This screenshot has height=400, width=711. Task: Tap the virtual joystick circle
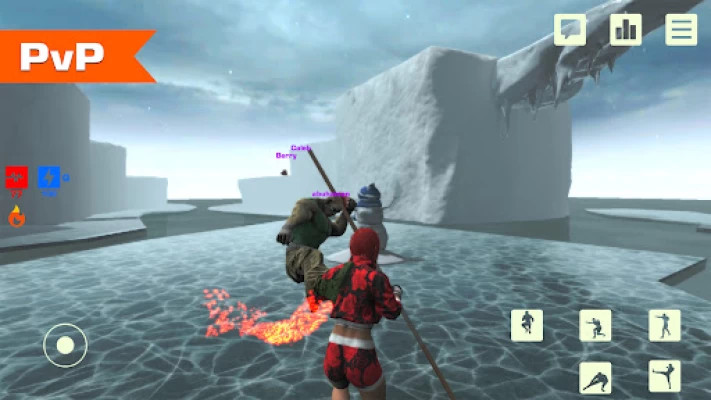[x=65, y=346]
